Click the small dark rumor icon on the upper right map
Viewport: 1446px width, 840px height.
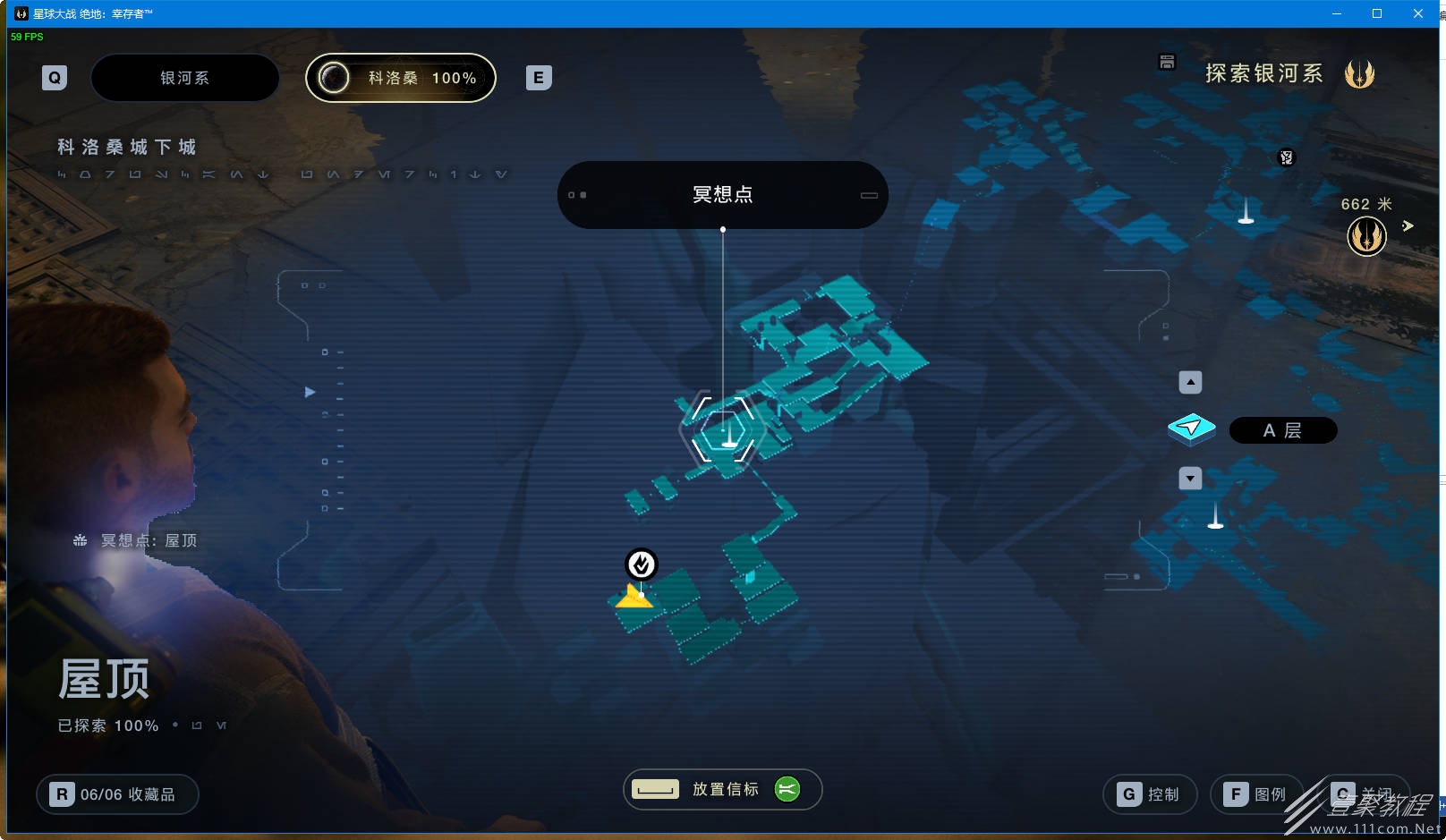tap(1286, 157)
